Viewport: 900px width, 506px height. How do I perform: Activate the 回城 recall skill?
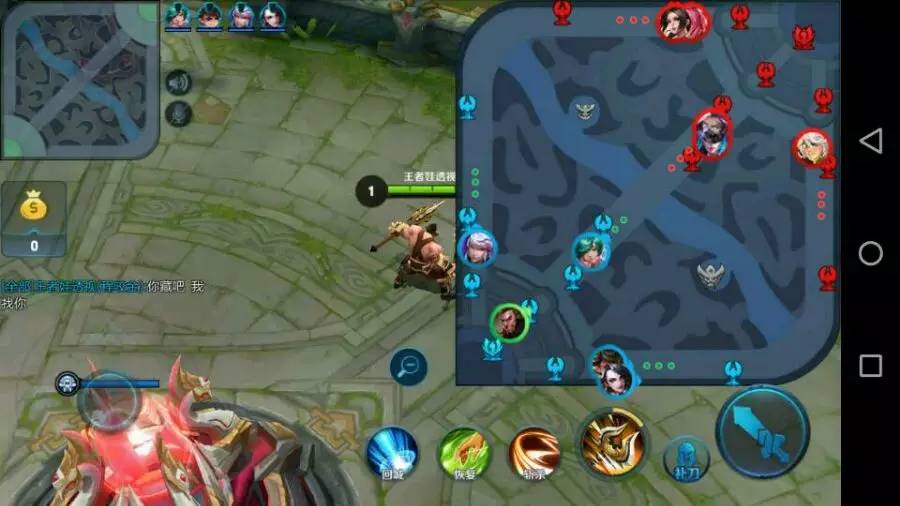(x=391, y=451)
